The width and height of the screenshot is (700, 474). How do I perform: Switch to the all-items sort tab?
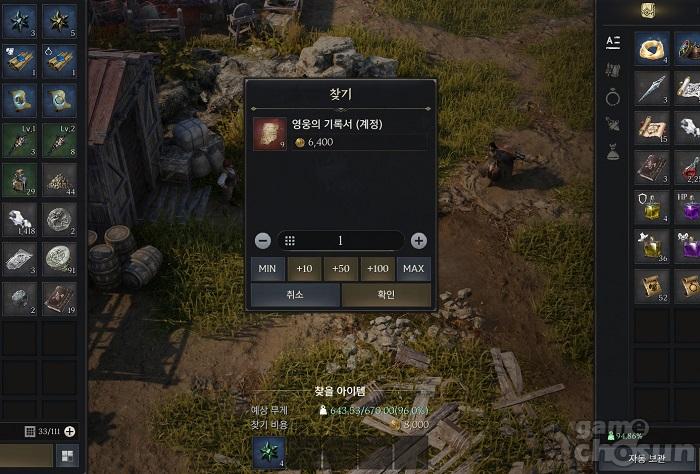[x=613, y=42]
